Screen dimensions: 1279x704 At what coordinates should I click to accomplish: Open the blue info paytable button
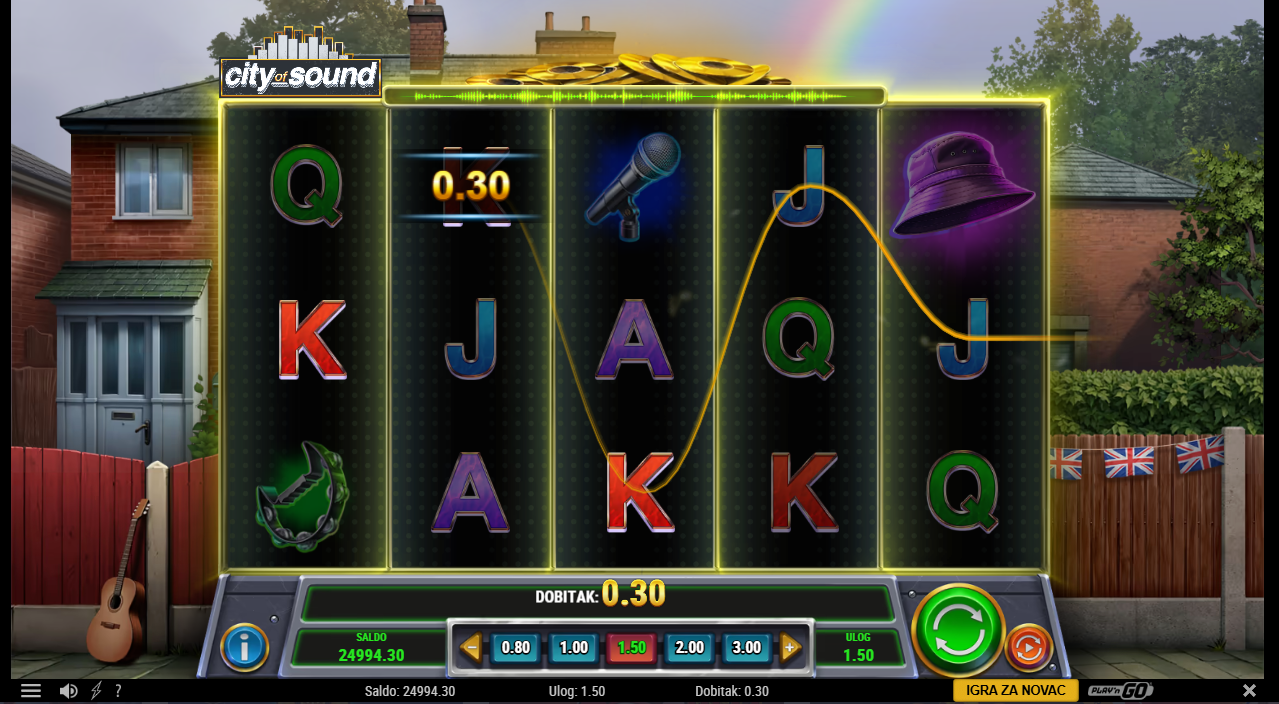click(x=245, y=647)
